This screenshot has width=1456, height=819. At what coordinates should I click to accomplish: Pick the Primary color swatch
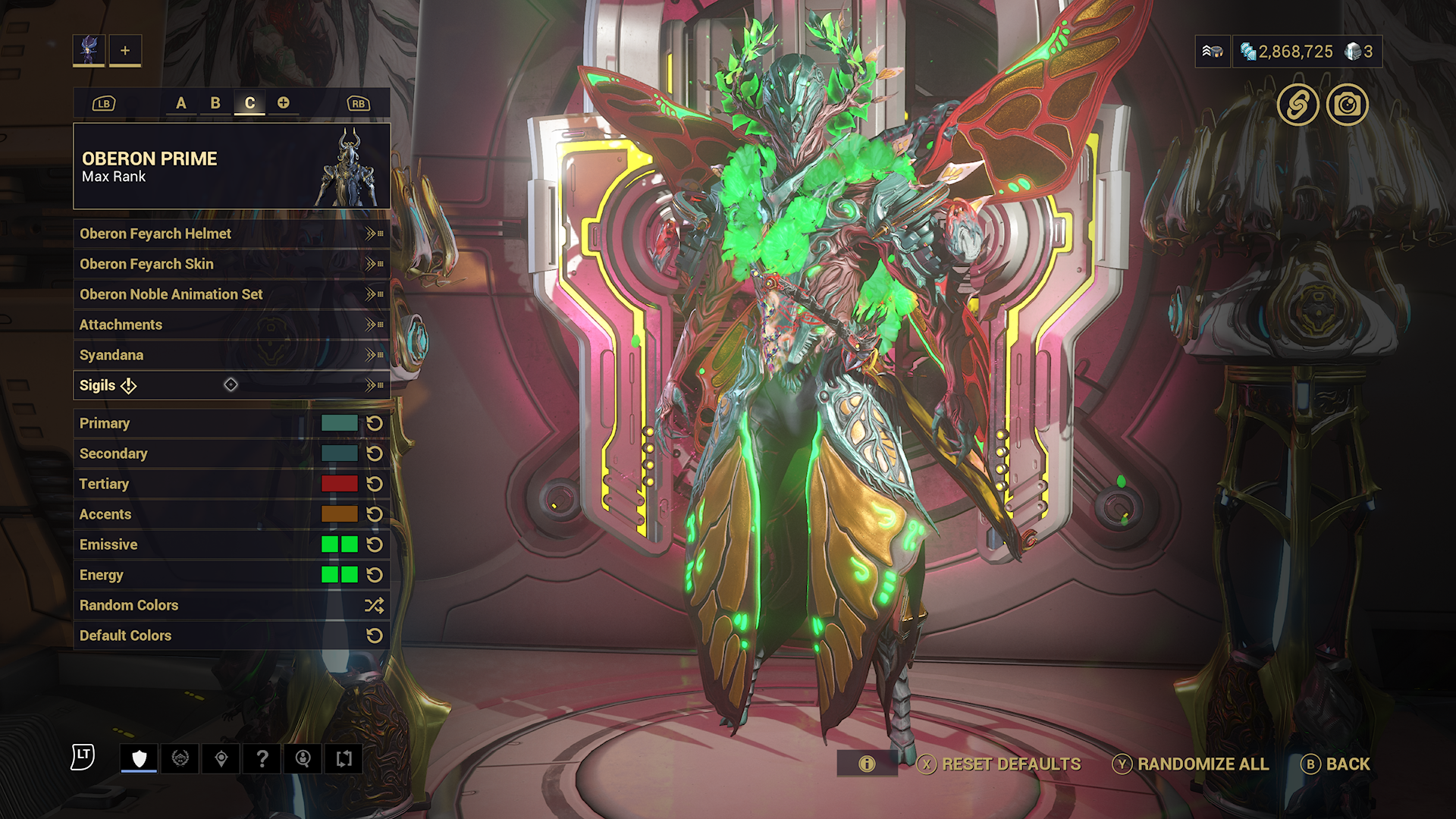[x=339, y=423]
